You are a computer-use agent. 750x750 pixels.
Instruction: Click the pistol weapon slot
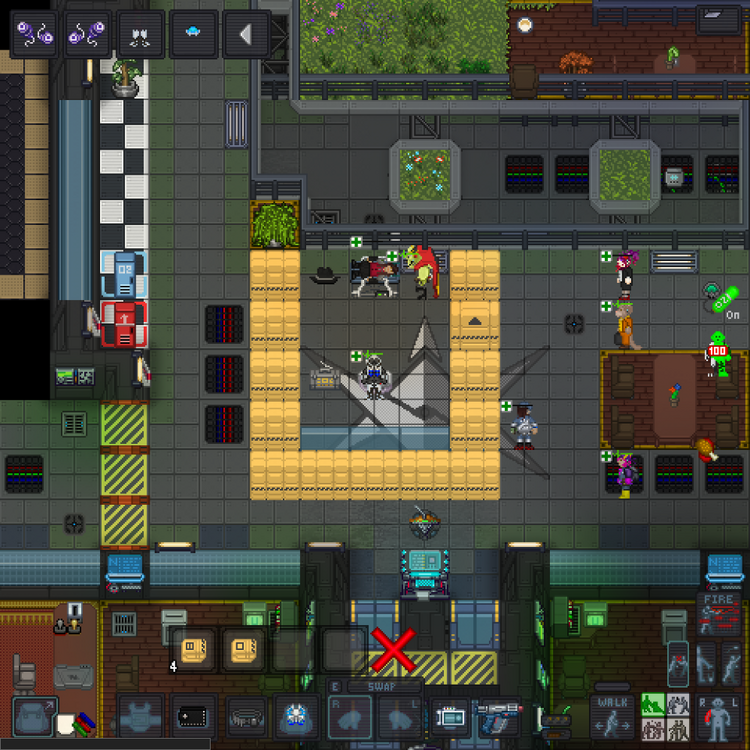(497, 717)
